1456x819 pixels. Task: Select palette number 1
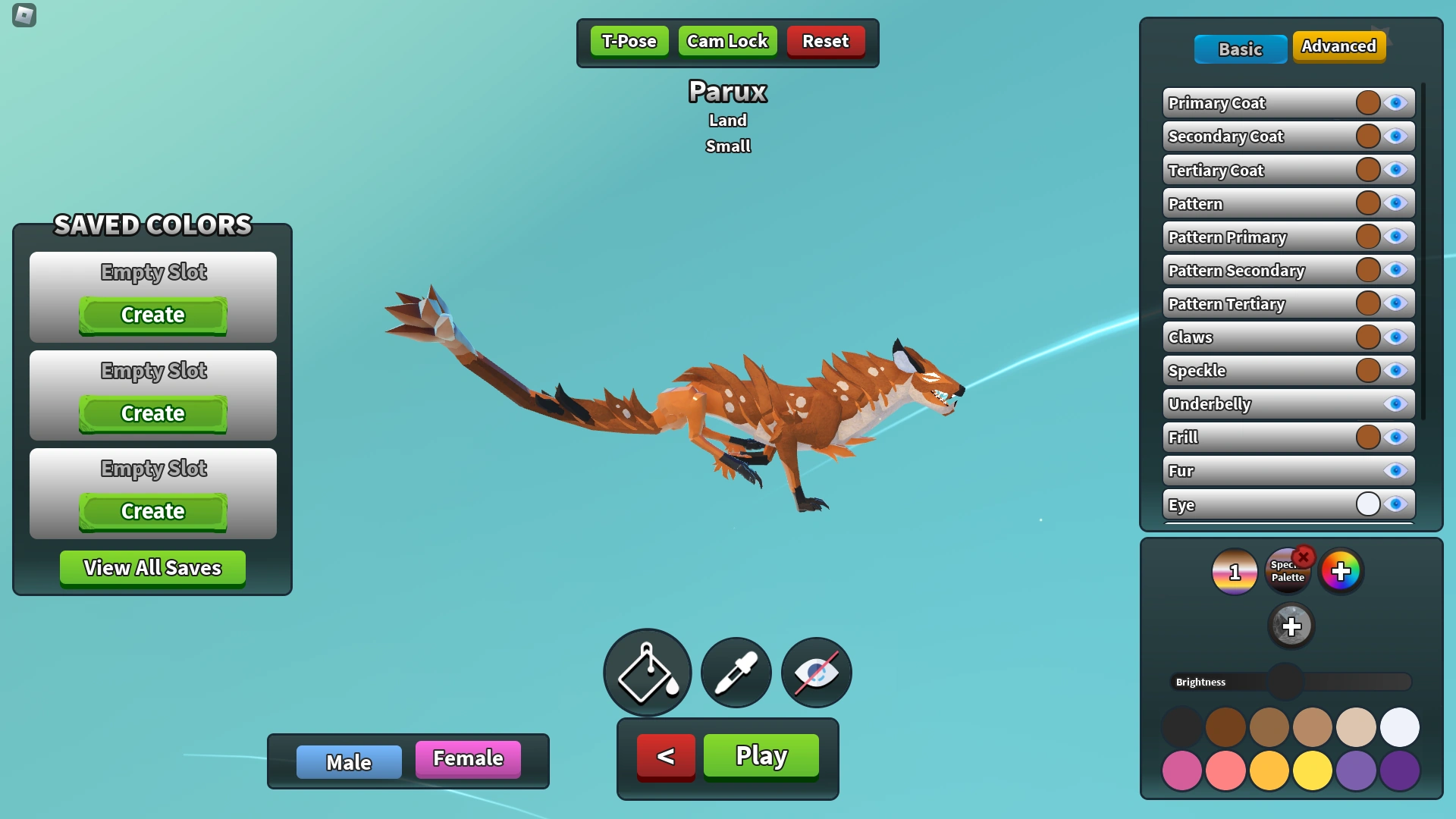1234,572
